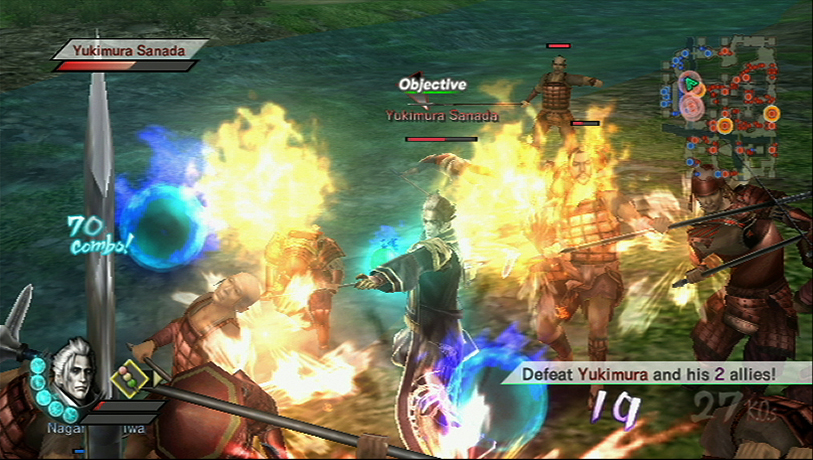
Task: Open the battlefield minimap
Action: pos(728,102)
